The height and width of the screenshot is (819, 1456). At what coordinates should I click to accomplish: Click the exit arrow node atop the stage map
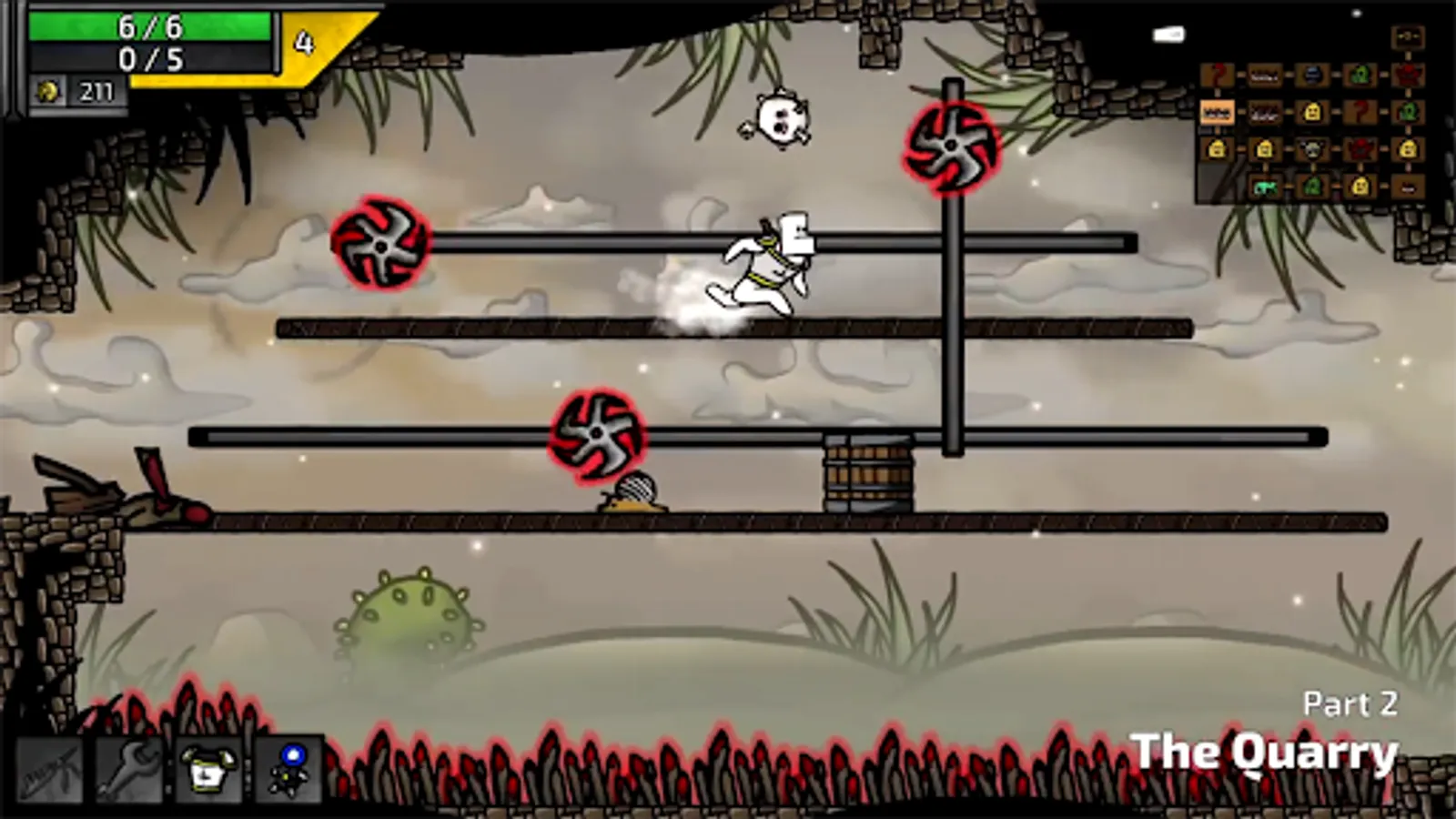pos(1409,37)
